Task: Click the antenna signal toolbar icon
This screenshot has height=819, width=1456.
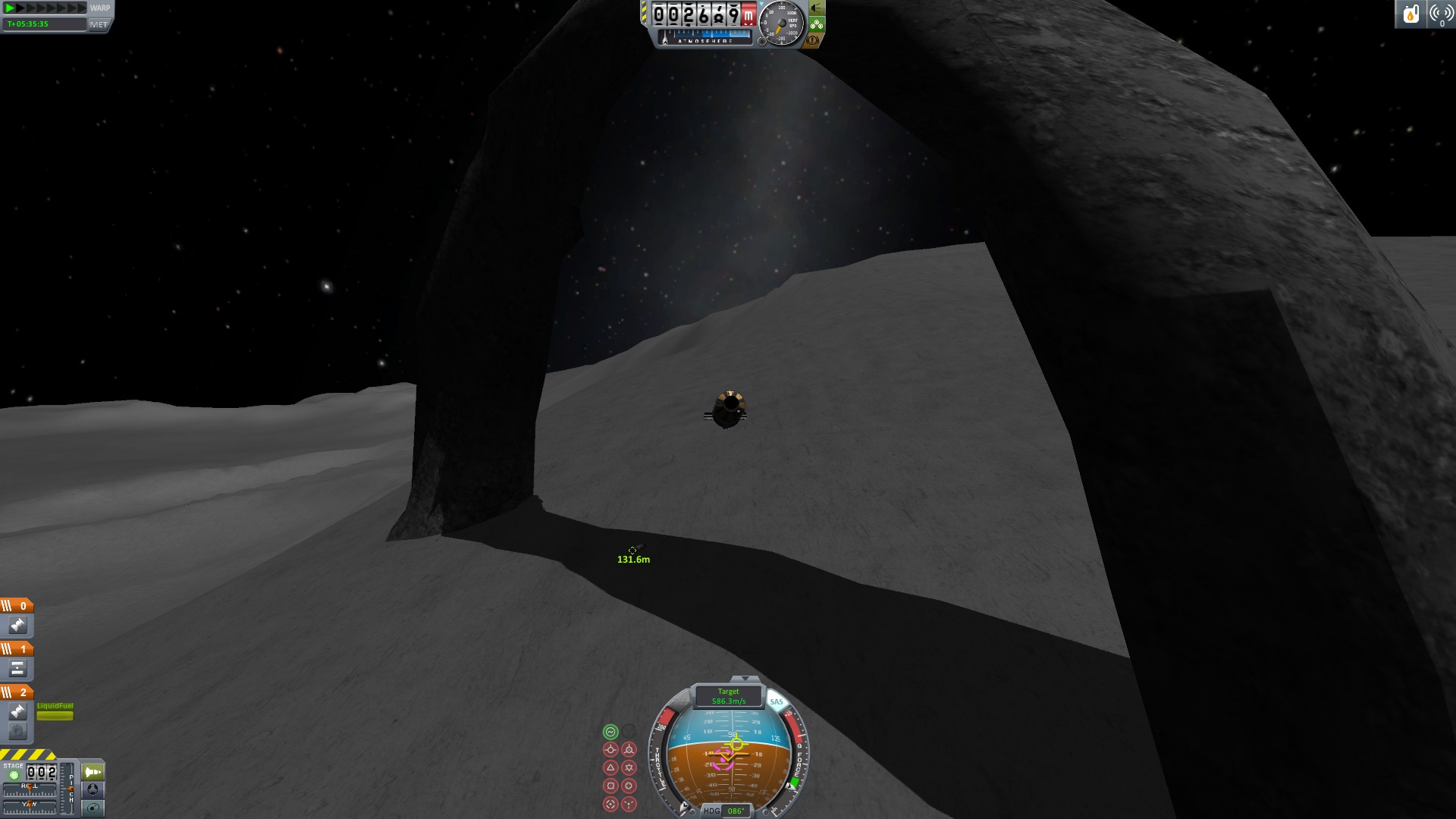Action: 1441,14
